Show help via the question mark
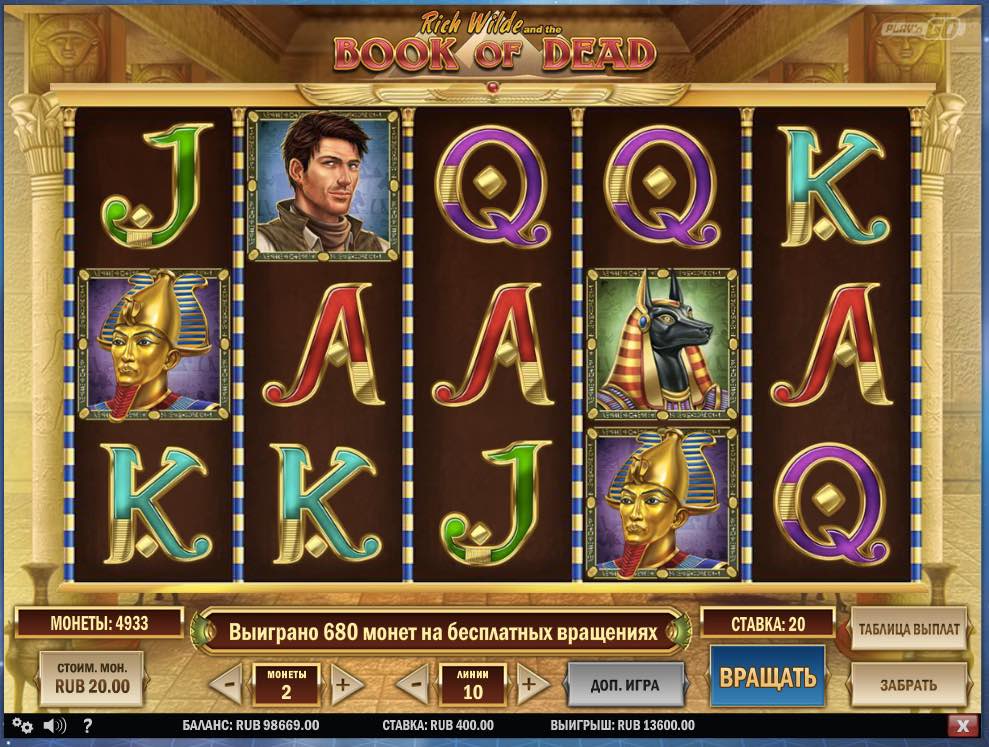Image resolution: width=989 pixels, height=747 pixels. coord(87,725)
